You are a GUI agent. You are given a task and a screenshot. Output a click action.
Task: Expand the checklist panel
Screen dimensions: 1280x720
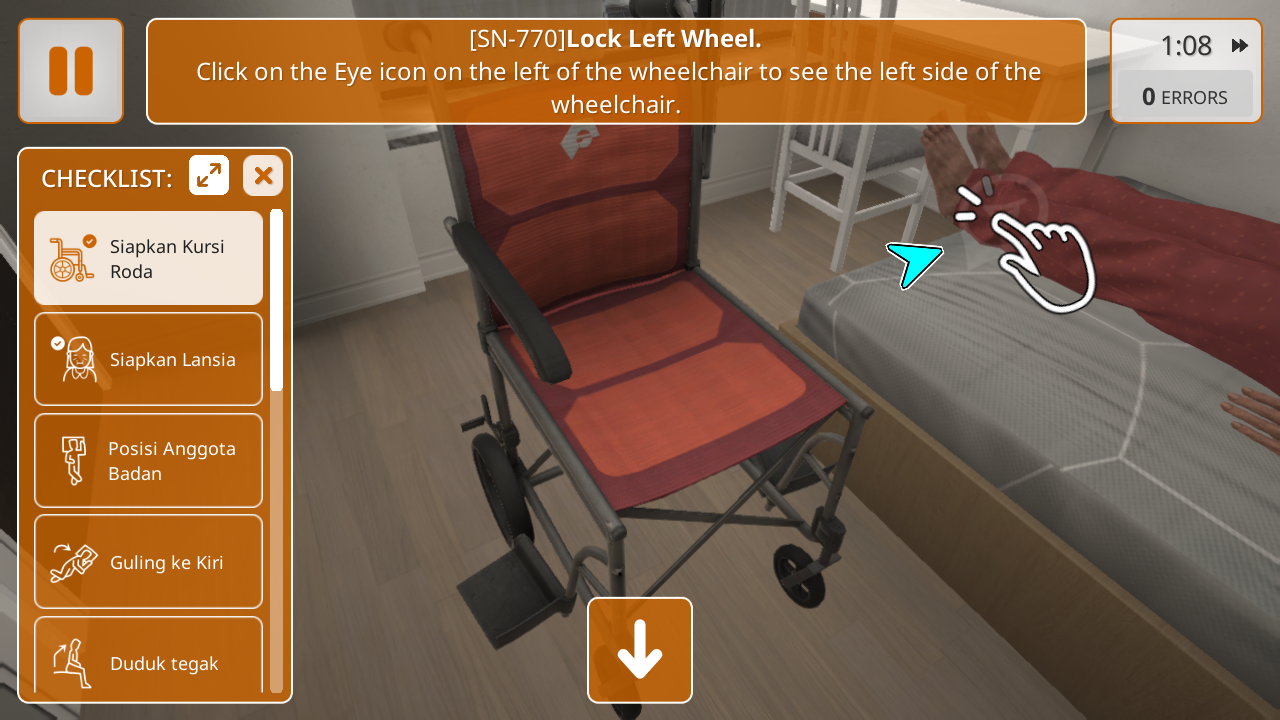pos(209,176)
